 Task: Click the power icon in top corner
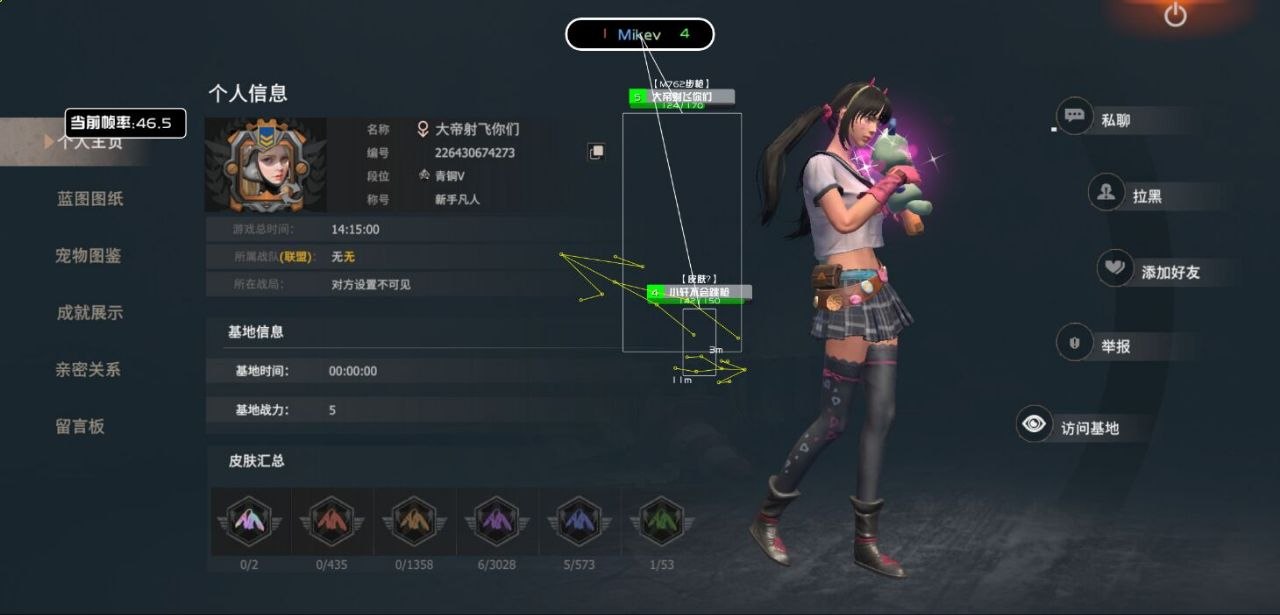pos(1175,15)
